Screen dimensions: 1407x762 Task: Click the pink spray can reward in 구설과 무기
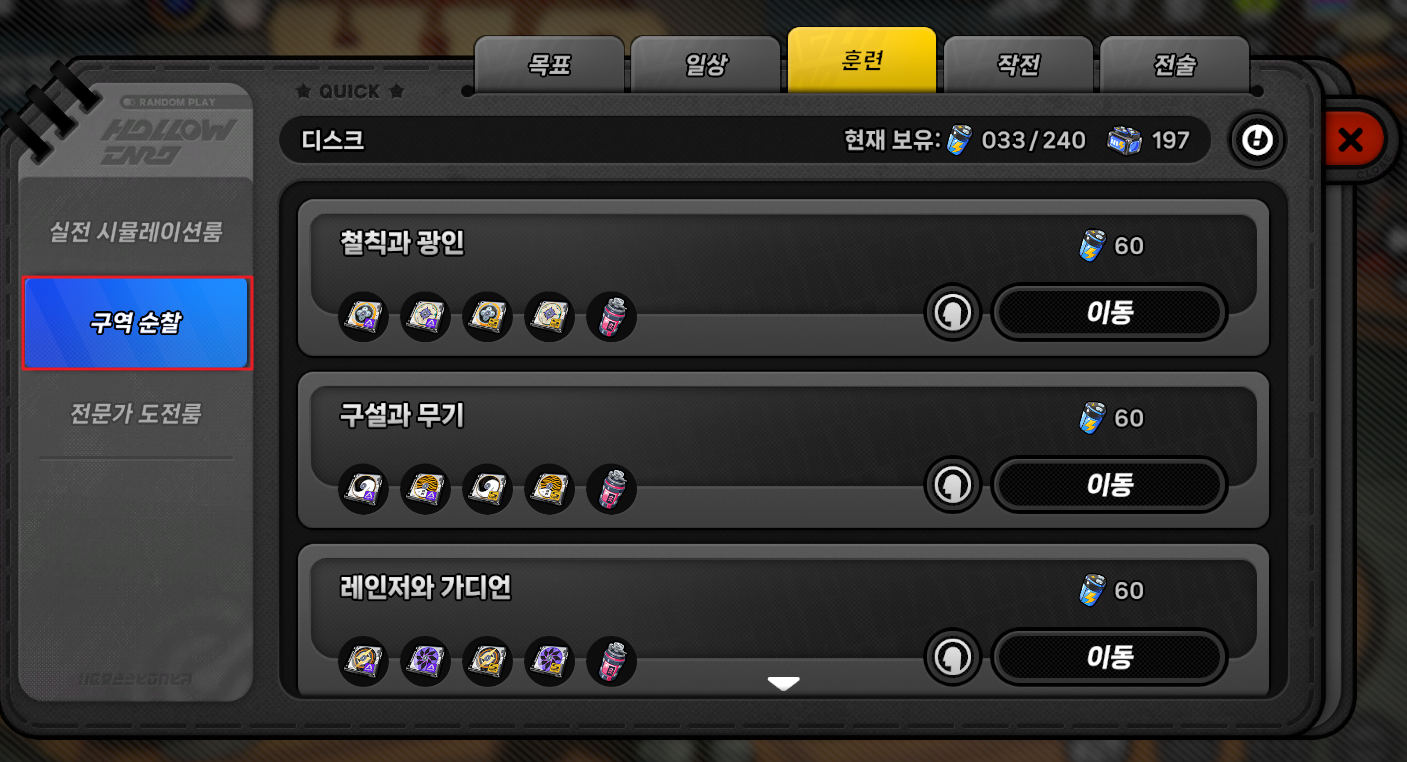tap(612, 488)
